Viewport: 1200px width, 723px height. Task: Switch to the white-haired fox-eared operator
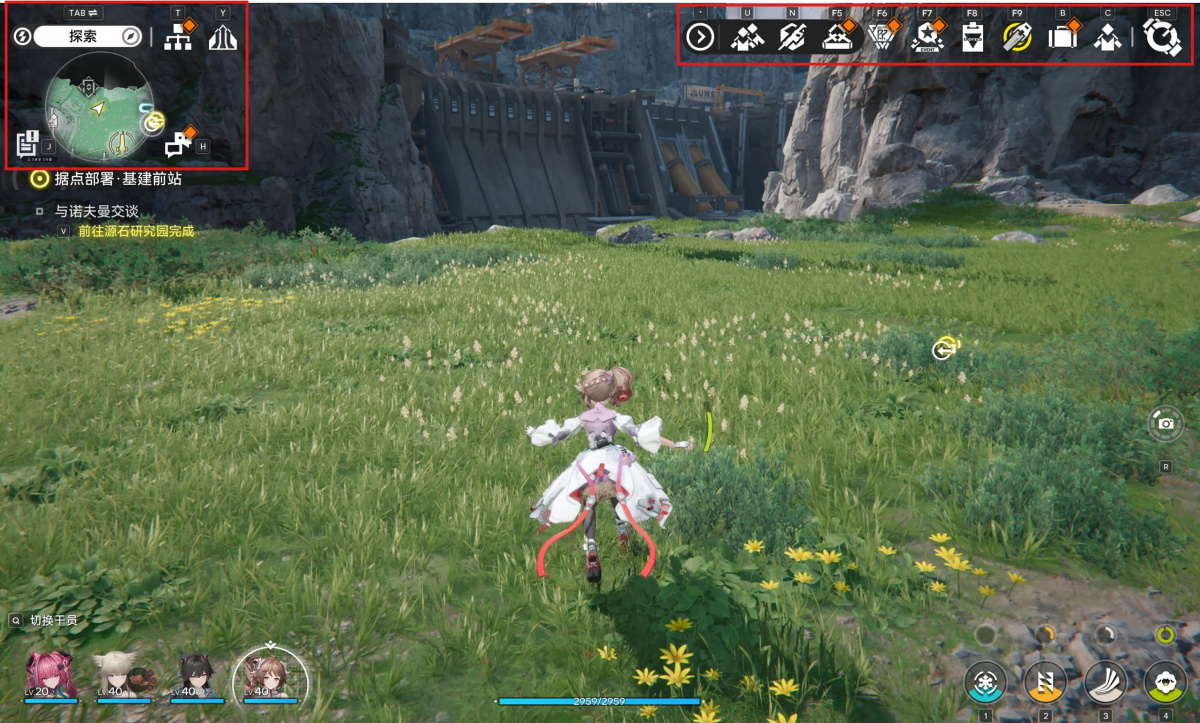[124, 675]
